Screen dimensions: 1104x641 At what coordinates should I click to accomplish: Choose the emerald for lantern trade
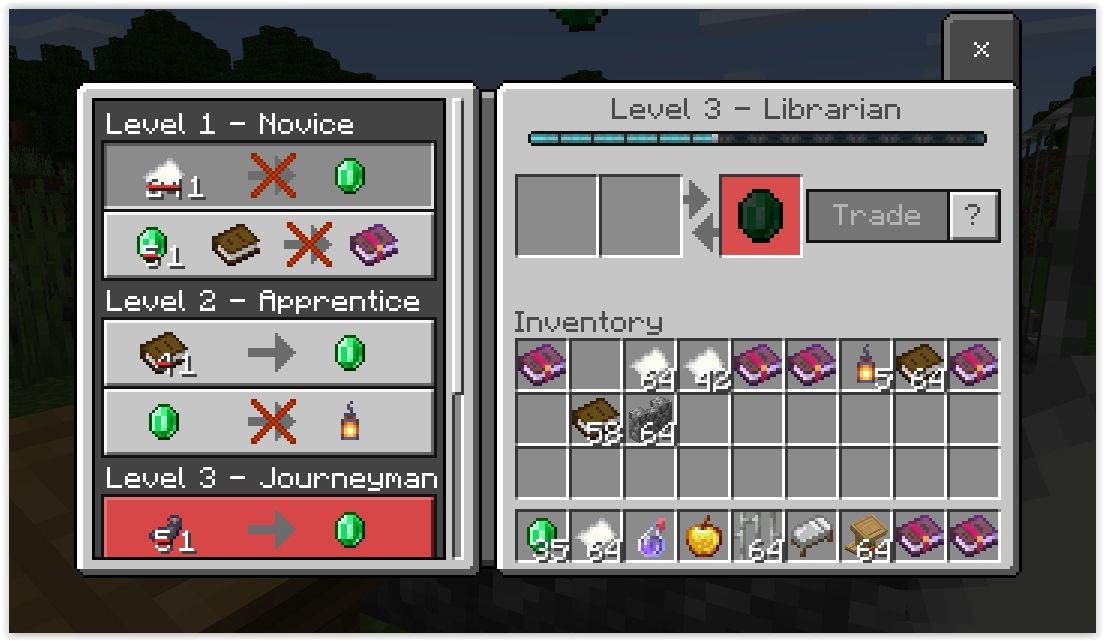pos(268,423)
